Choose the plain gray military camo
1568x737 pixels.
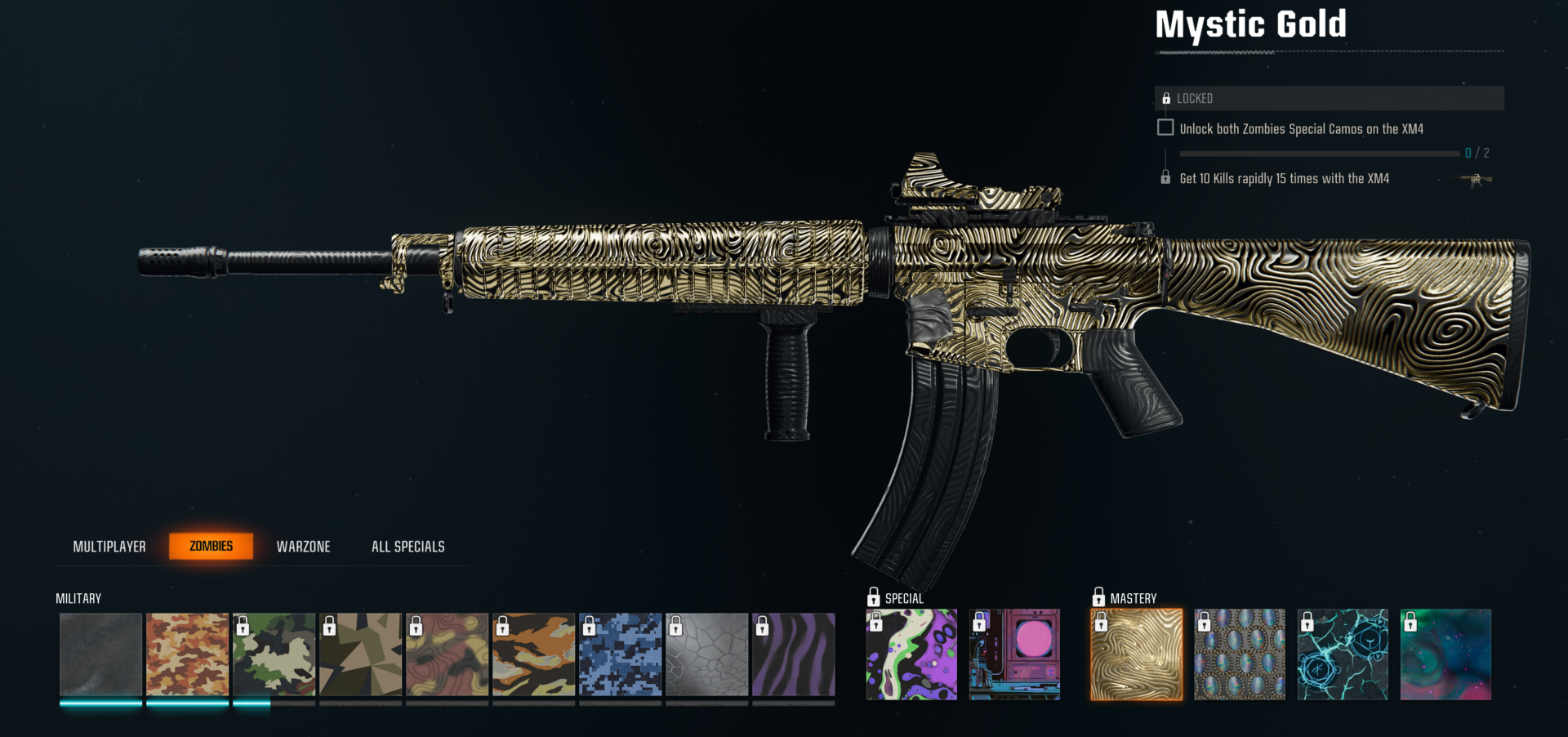coord(100,654)
